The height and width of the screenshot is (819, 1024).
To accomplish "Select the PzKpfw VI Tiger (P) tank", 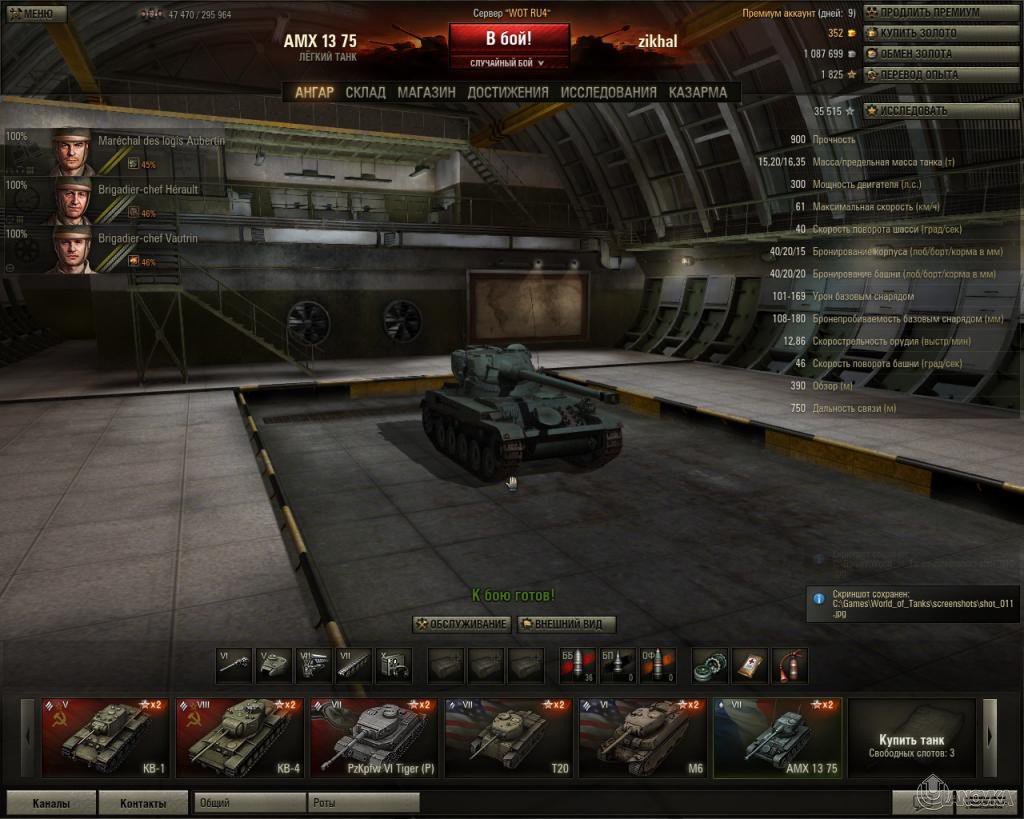I will point(371,738).
